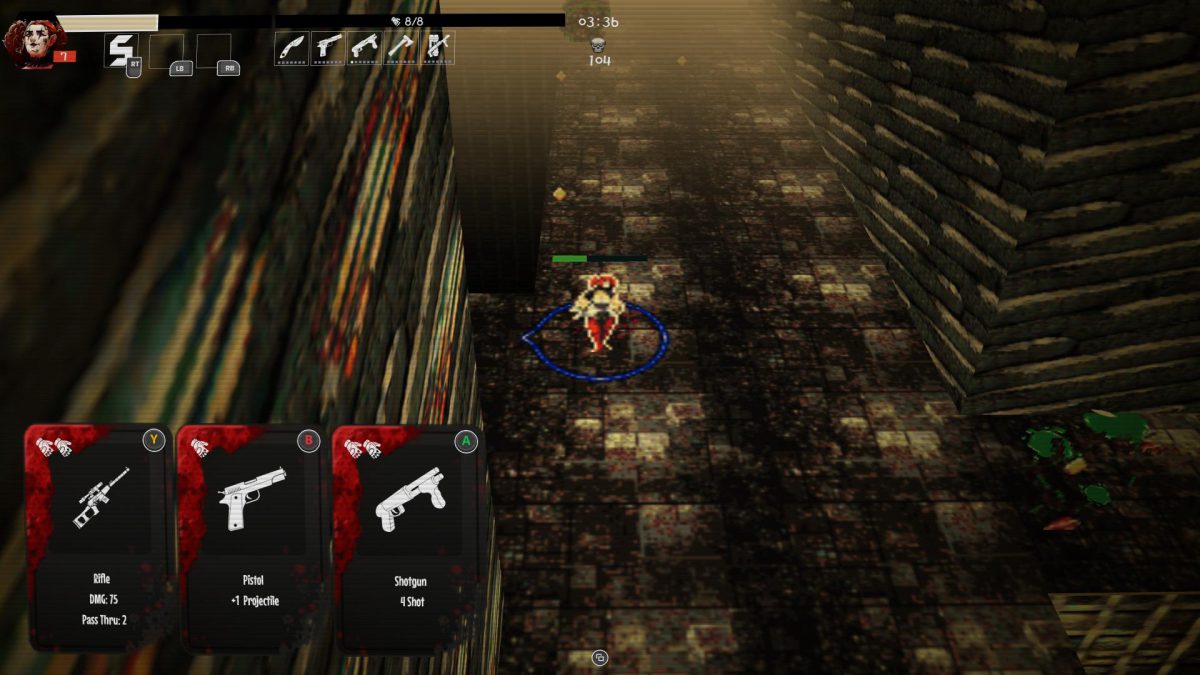Click the knife weapon icon
The image size is (1200, 675).
pyautogui.click(x=291, y=47)
